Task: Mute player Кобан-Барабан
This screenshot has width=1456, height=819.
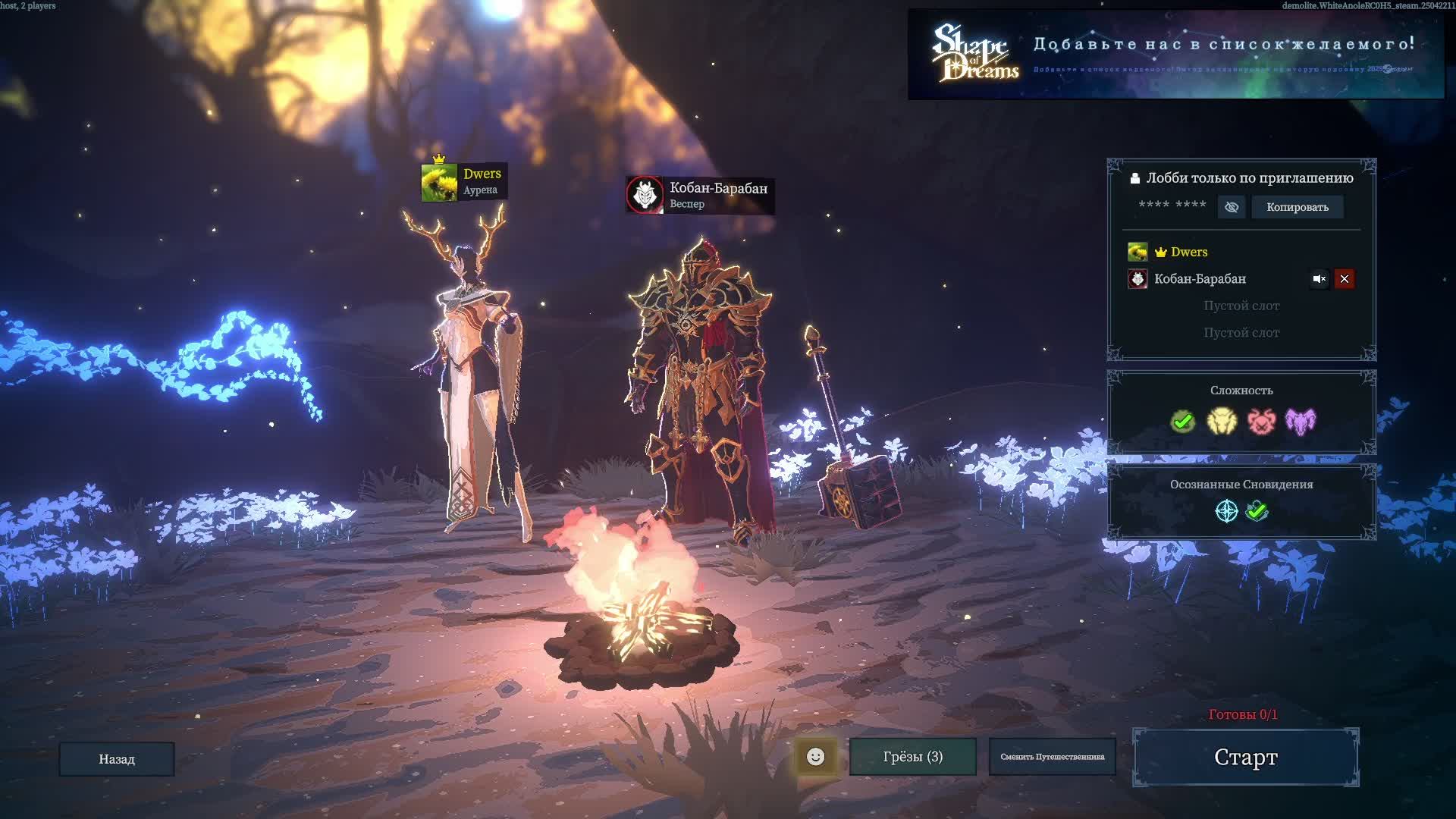Action: [1319, 279]
